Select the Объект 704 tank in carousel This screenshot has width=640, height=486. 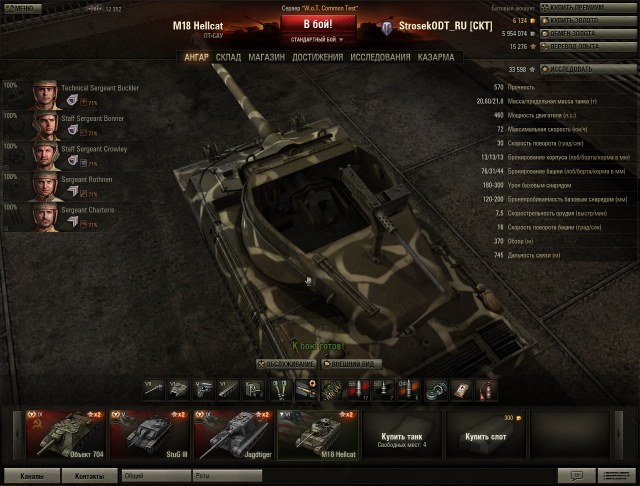[64, 434]
